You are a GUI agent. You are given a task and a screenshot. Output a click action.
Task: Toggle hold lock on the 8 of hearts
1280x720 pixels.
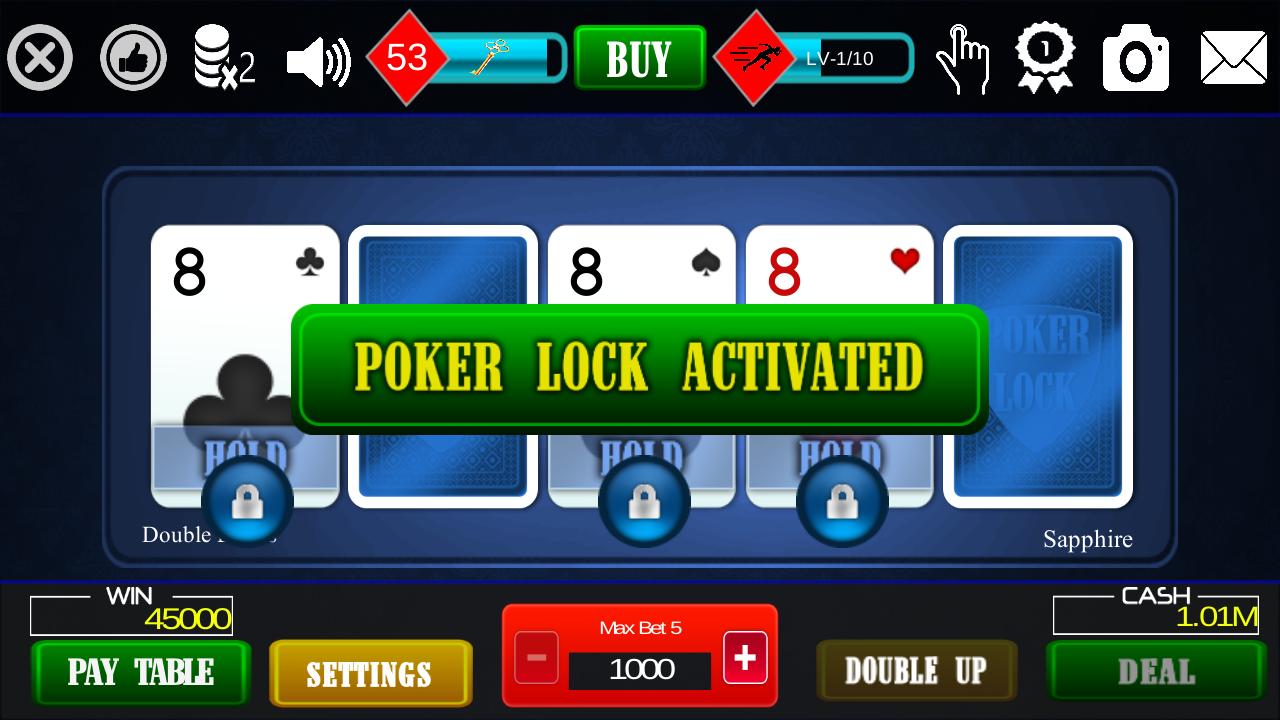pos(843,503)
